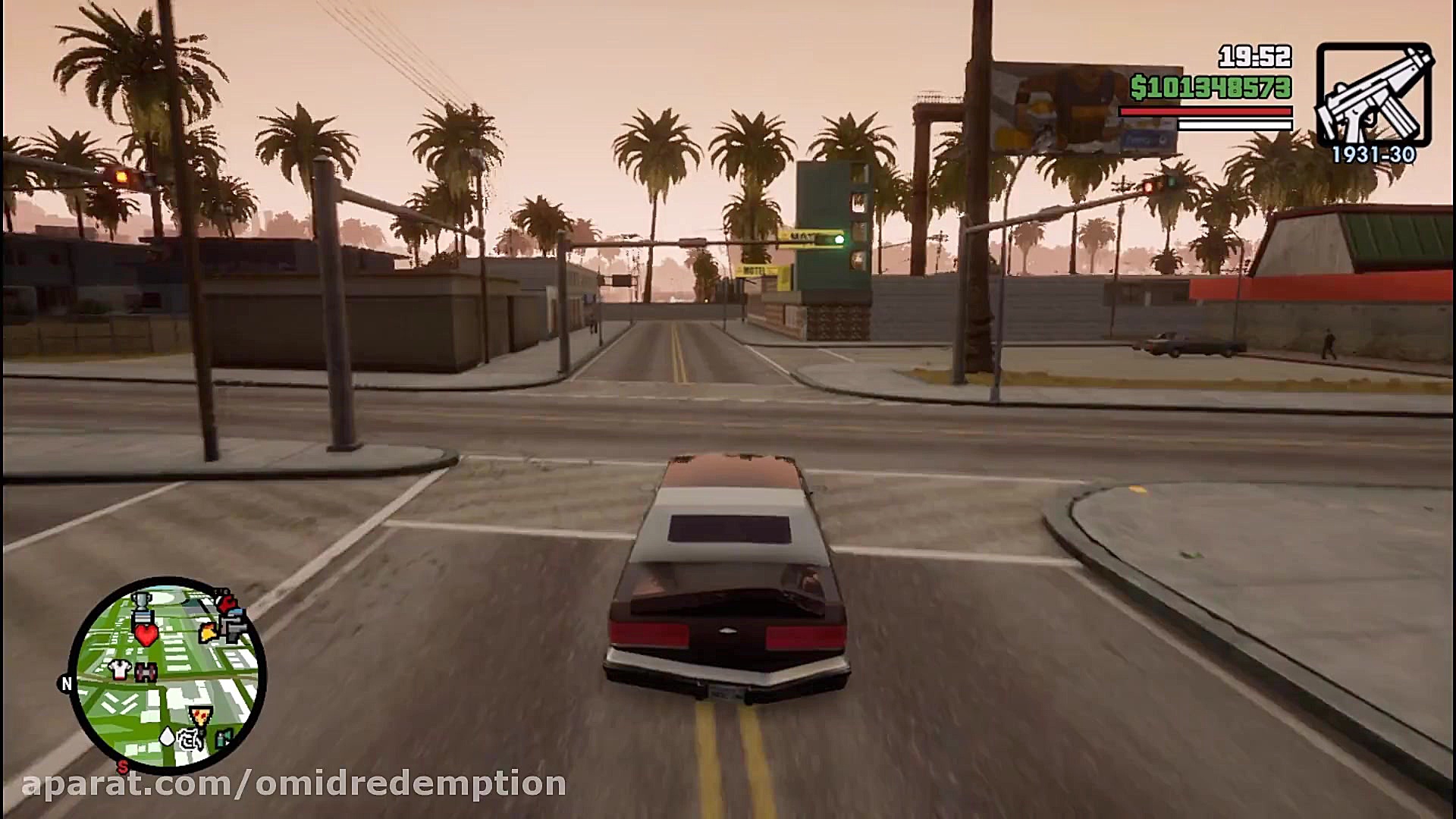Open the circular radar minimap
Image resolution: width=1456 pixels, height=819 pixels.
[x=167, y=676]
